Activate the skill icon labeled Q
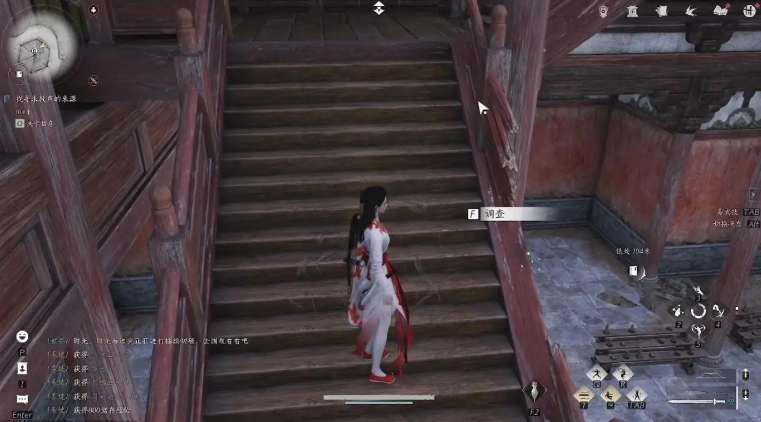761x422 pixels. (597, 373)
